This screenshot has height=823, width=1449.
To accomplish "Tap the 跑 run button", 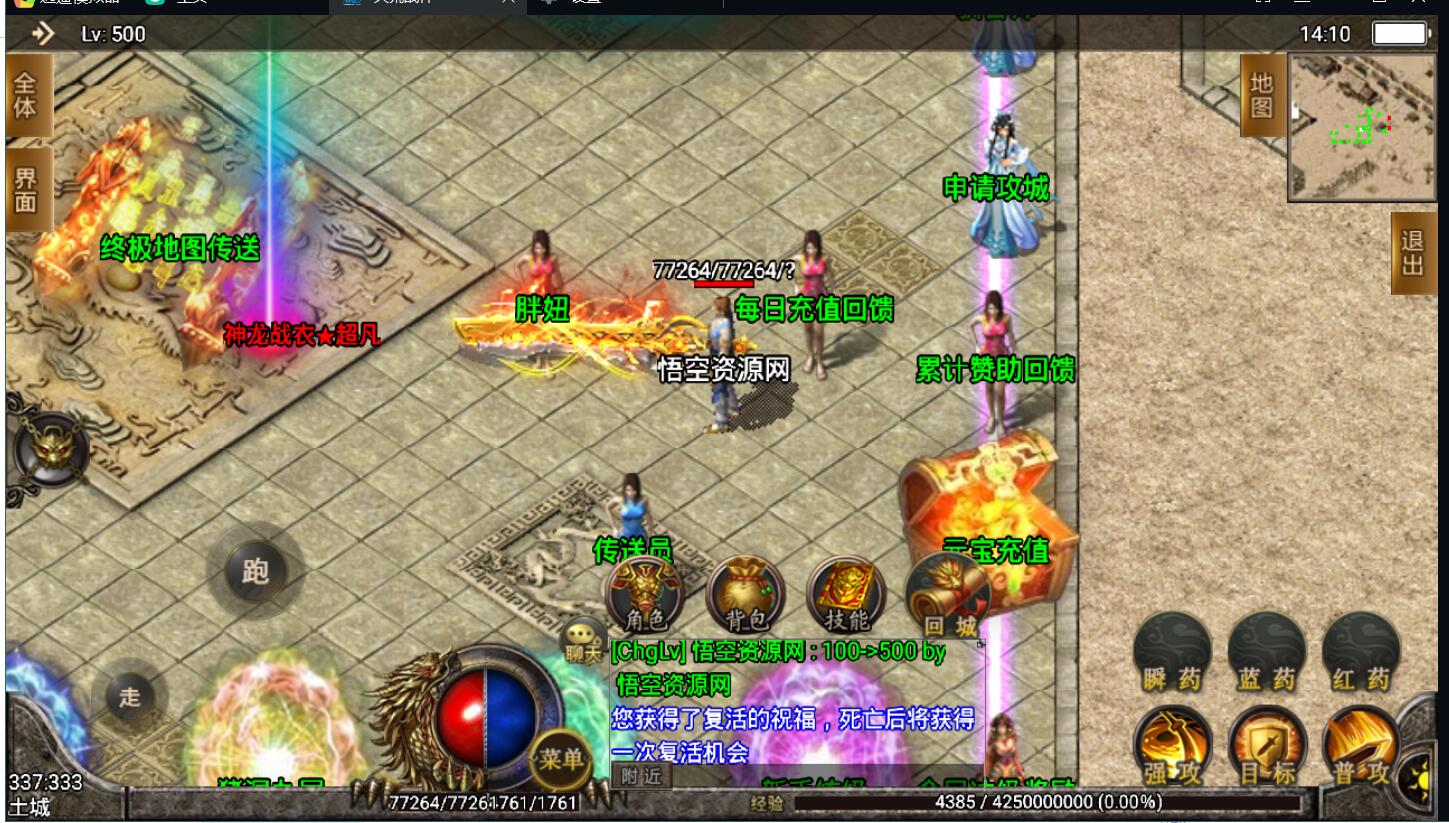I will (255, 571).
